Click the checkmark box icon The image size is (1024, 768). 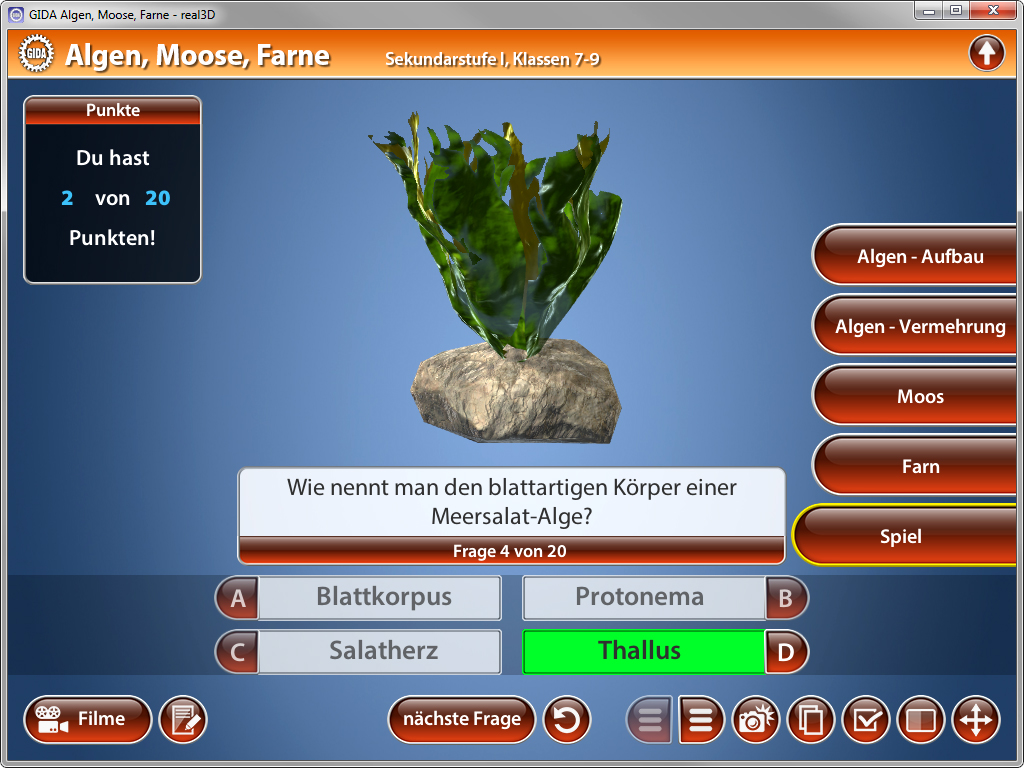coord(866,720)
